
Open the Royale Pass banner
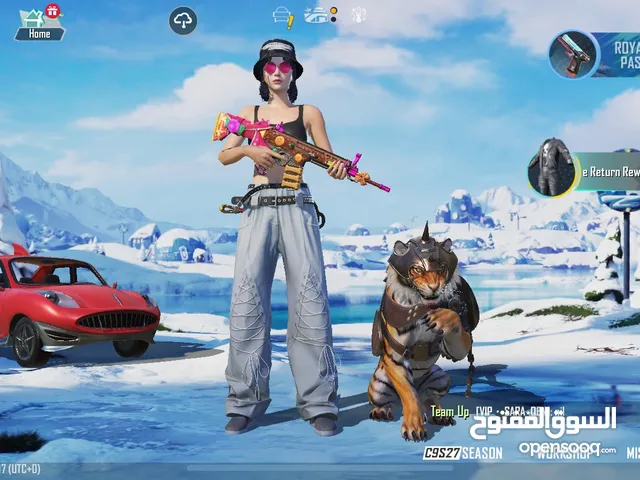(594, 54)
